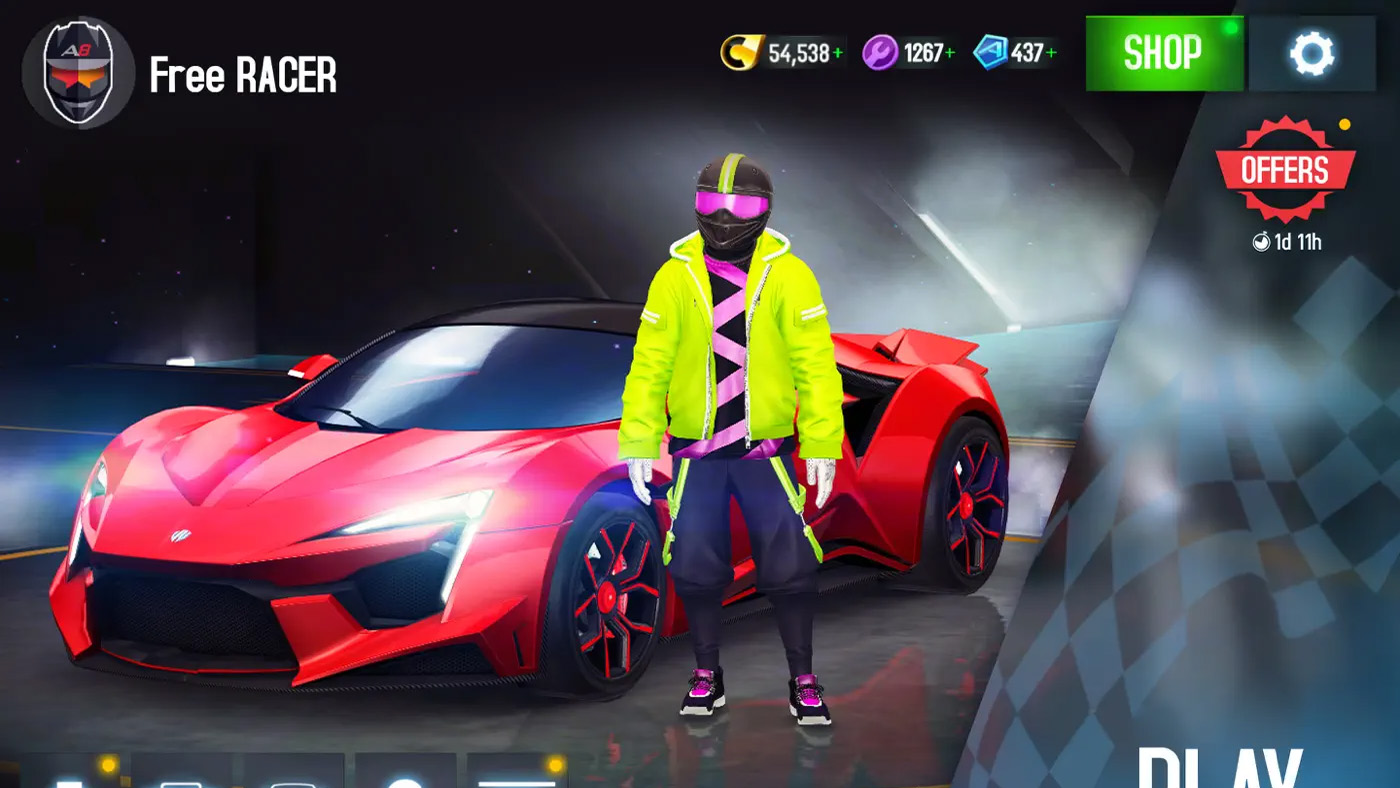
Task: Open the green SHOP button
Action: (1164, 53)
